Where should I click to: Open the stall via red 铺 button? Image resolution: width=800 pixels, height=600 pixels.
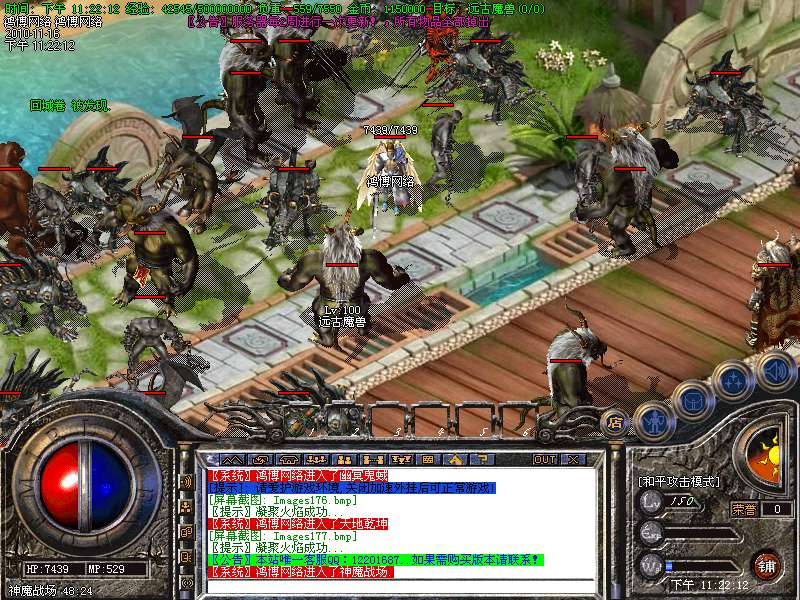[x=767, y=565]
